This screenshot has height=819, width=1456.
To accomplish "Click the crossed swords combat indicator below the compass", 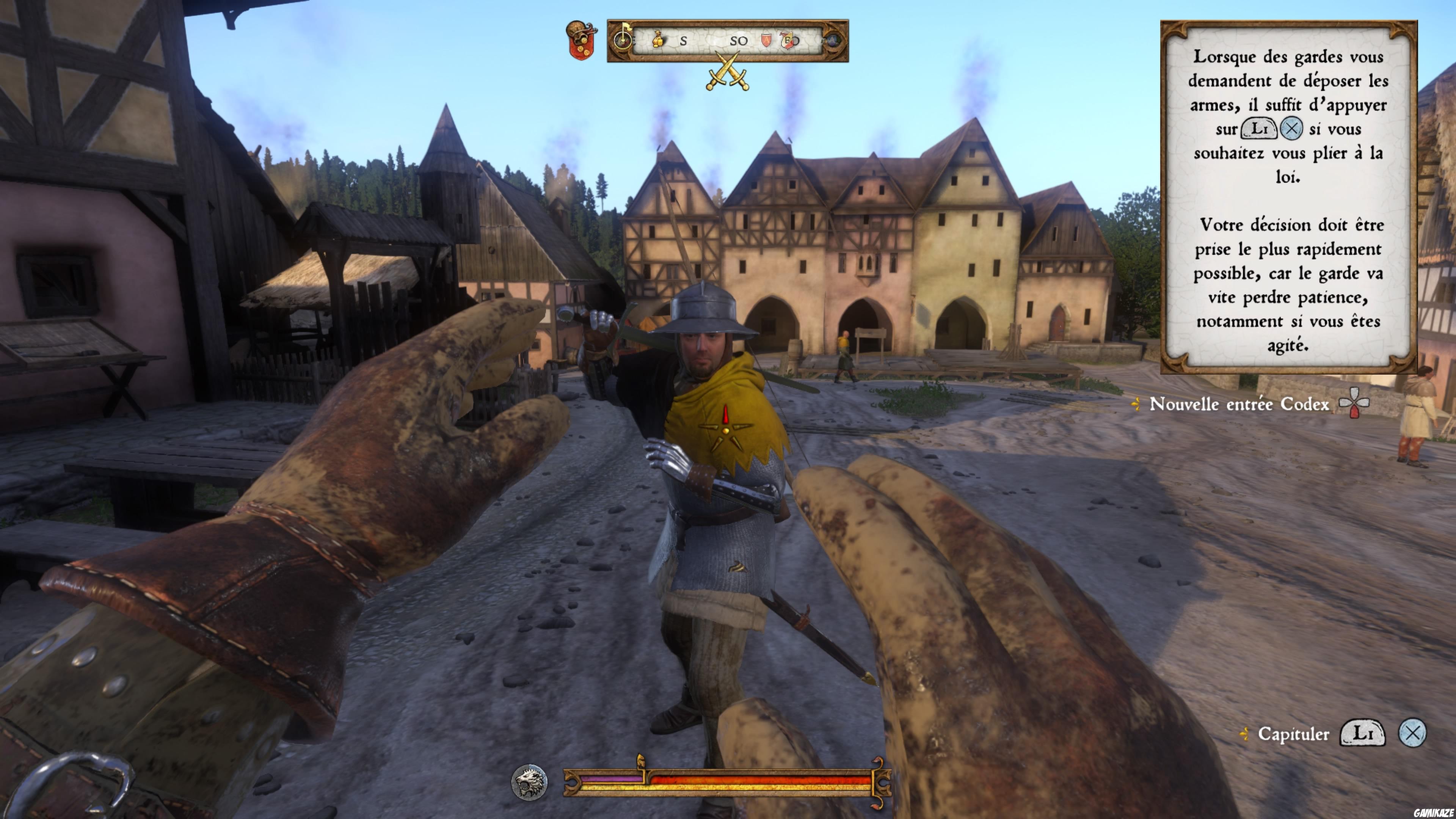I will pos(727,72).
